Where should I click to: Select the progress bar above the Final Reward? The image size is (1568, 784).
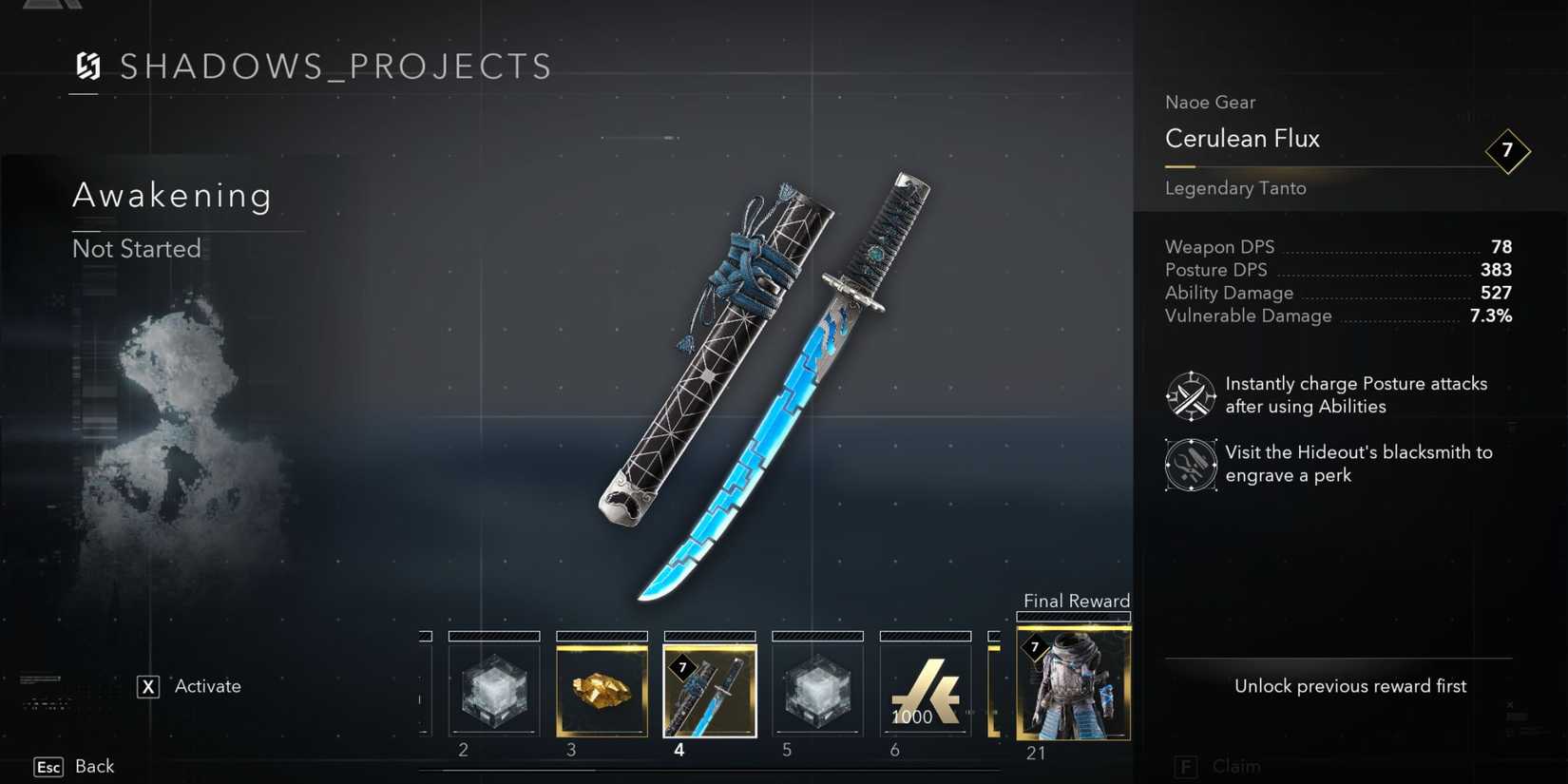[1073, 616]
